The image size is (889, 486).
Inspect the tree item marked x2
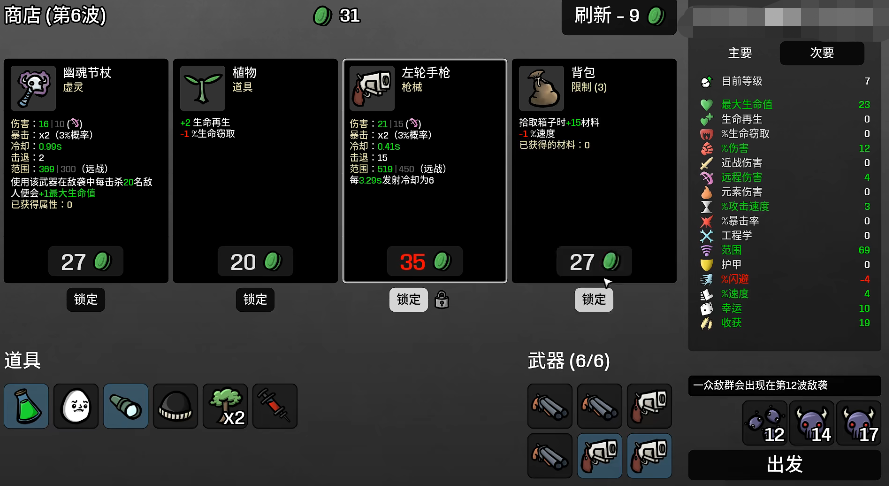click(225, 407)
